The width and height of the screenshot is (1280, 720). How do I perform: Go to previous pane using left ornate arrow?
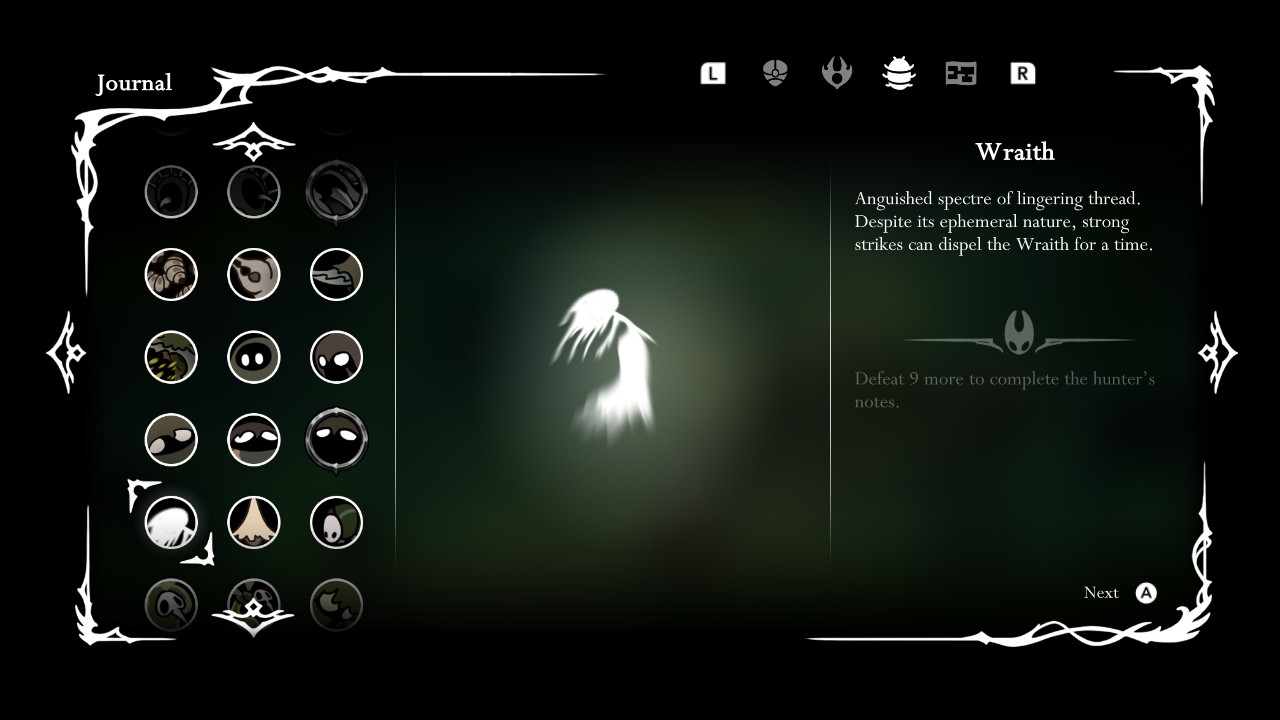coord(66,352)
